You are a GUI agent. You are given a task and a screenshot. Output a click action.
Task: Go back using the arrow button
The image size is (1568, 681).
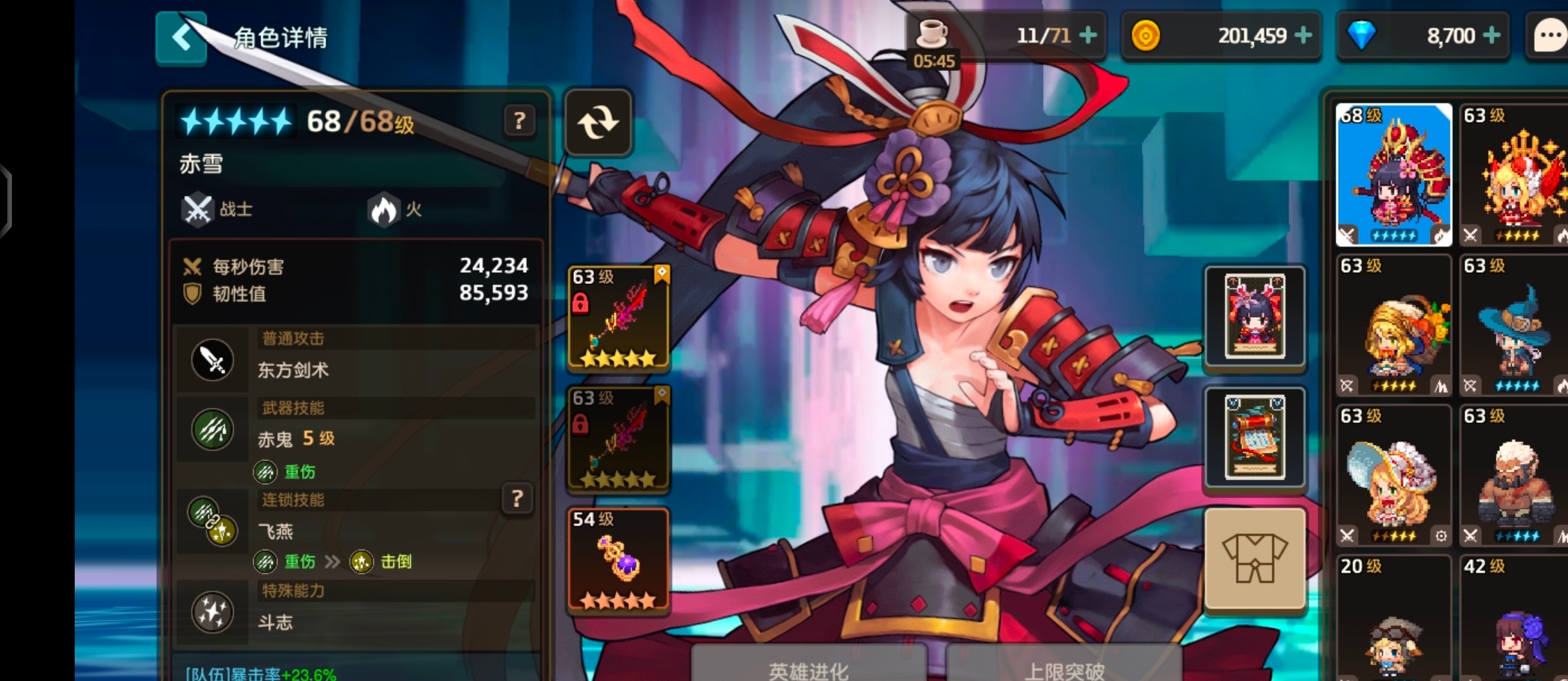pyautogui.click(x=181, y=37)
